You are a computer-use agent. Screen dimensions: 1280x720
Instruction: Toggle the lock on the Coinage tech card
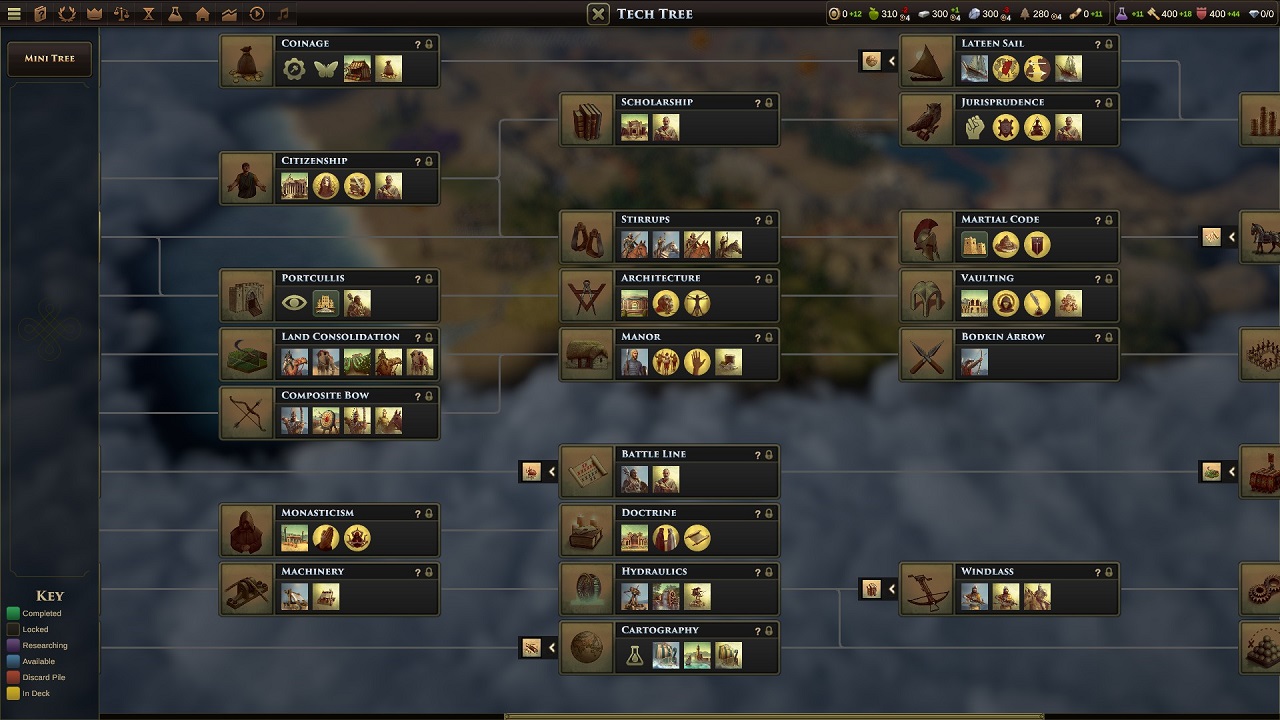click(x=428, y=43)
